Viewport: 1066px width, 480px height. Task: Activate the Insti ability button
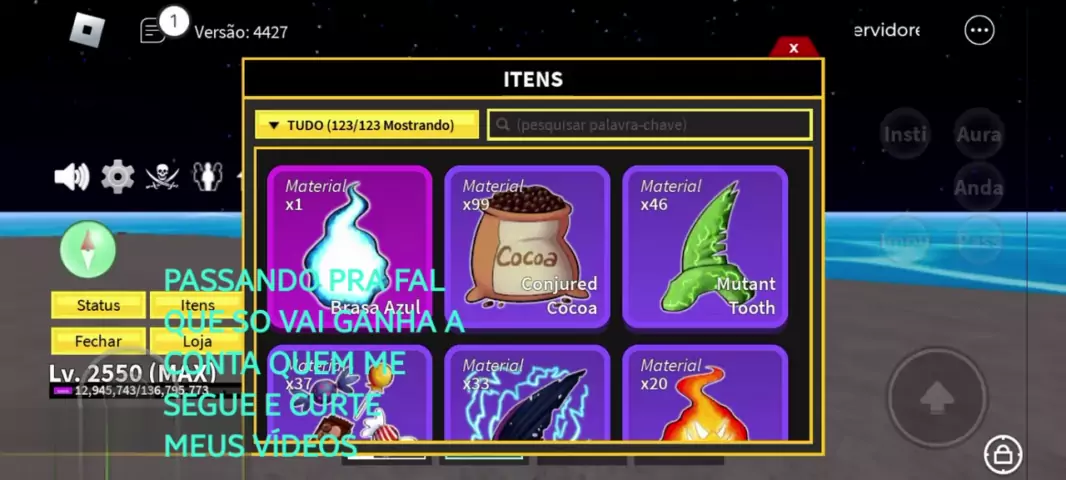click(x=905, y=134)
